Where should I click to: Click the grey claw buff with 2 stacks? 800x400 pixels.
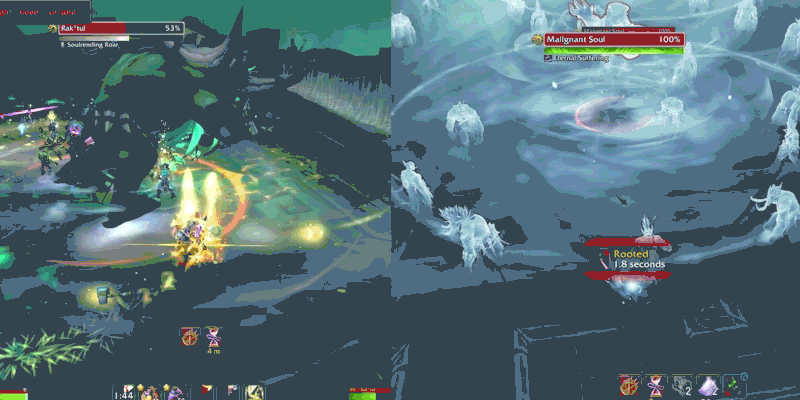point(682,385)
